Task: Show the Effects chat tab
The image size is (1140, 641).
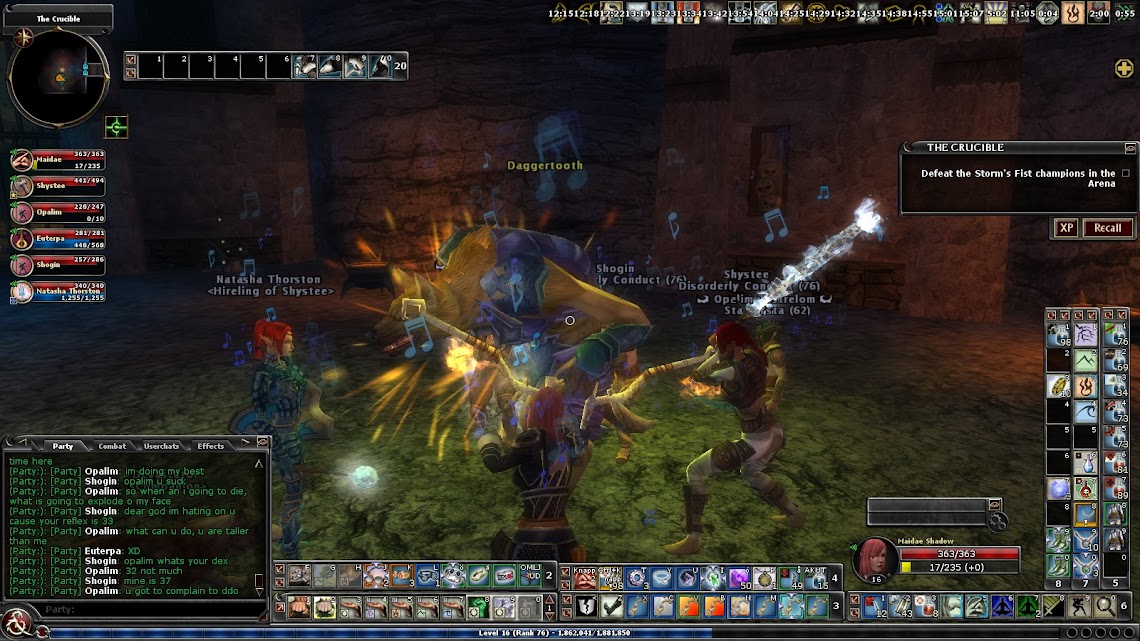Action: pyautogui.click(x=210, y=446)
